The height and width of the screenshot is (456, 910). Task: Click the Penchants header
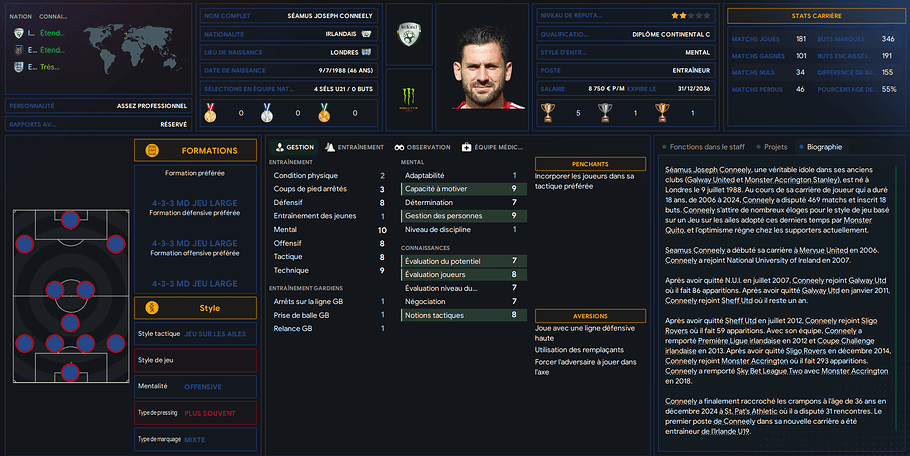coord(590,163)
